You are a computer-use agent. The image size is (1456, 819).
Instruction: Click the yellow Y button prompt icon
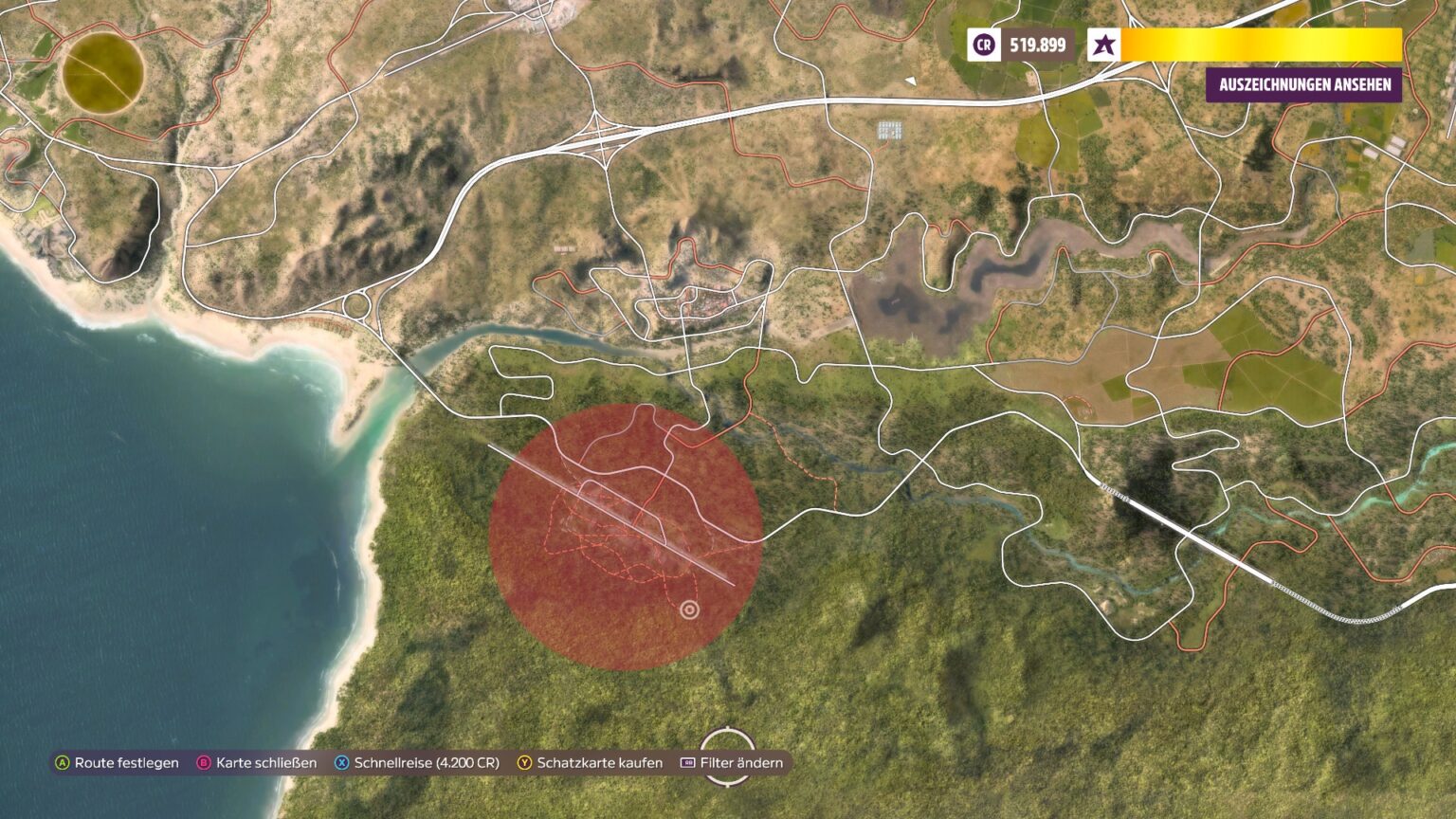[x=522, y=761]
